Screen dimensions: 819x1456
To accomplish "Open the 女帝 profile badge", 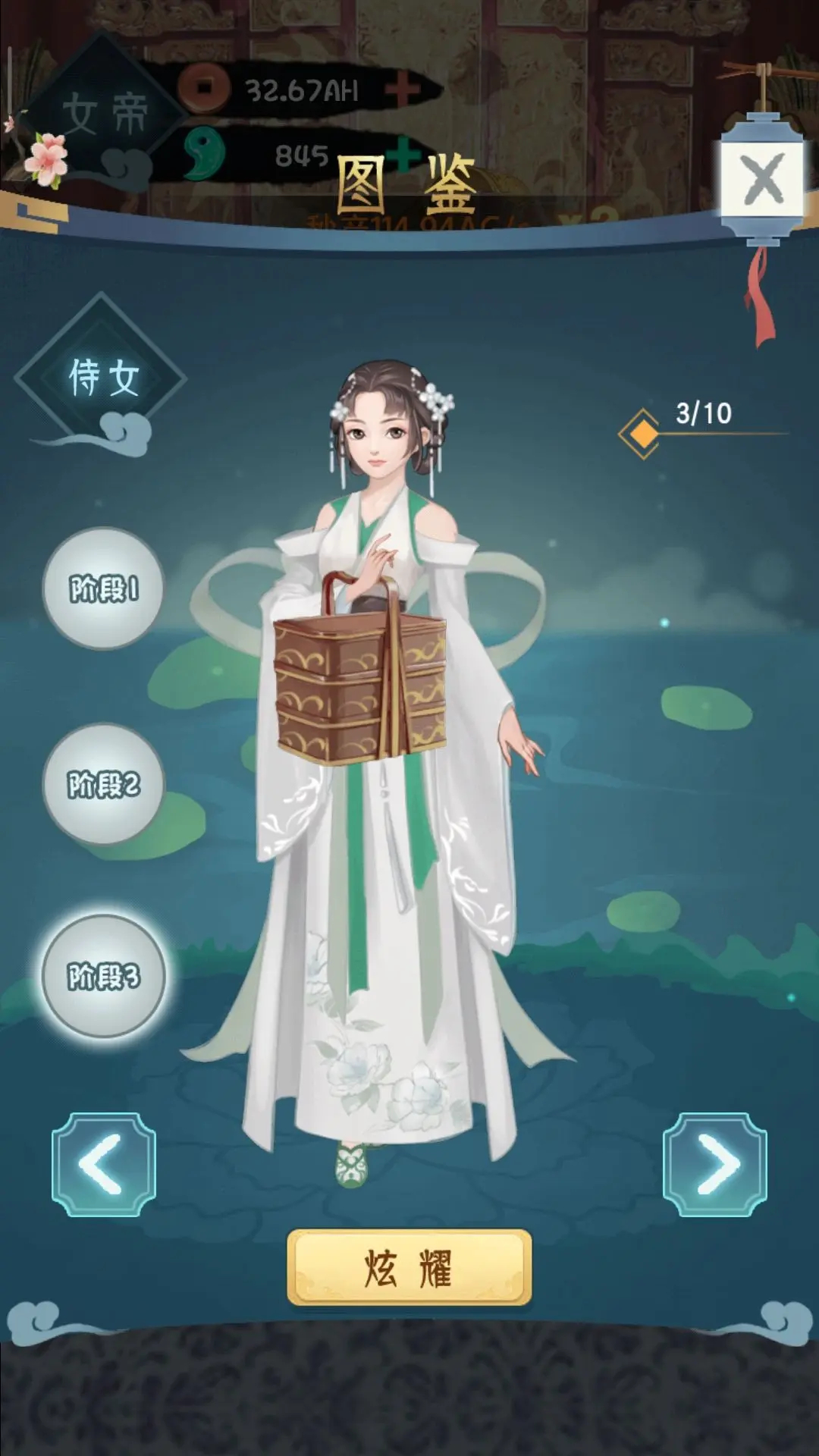I will 104,115.
